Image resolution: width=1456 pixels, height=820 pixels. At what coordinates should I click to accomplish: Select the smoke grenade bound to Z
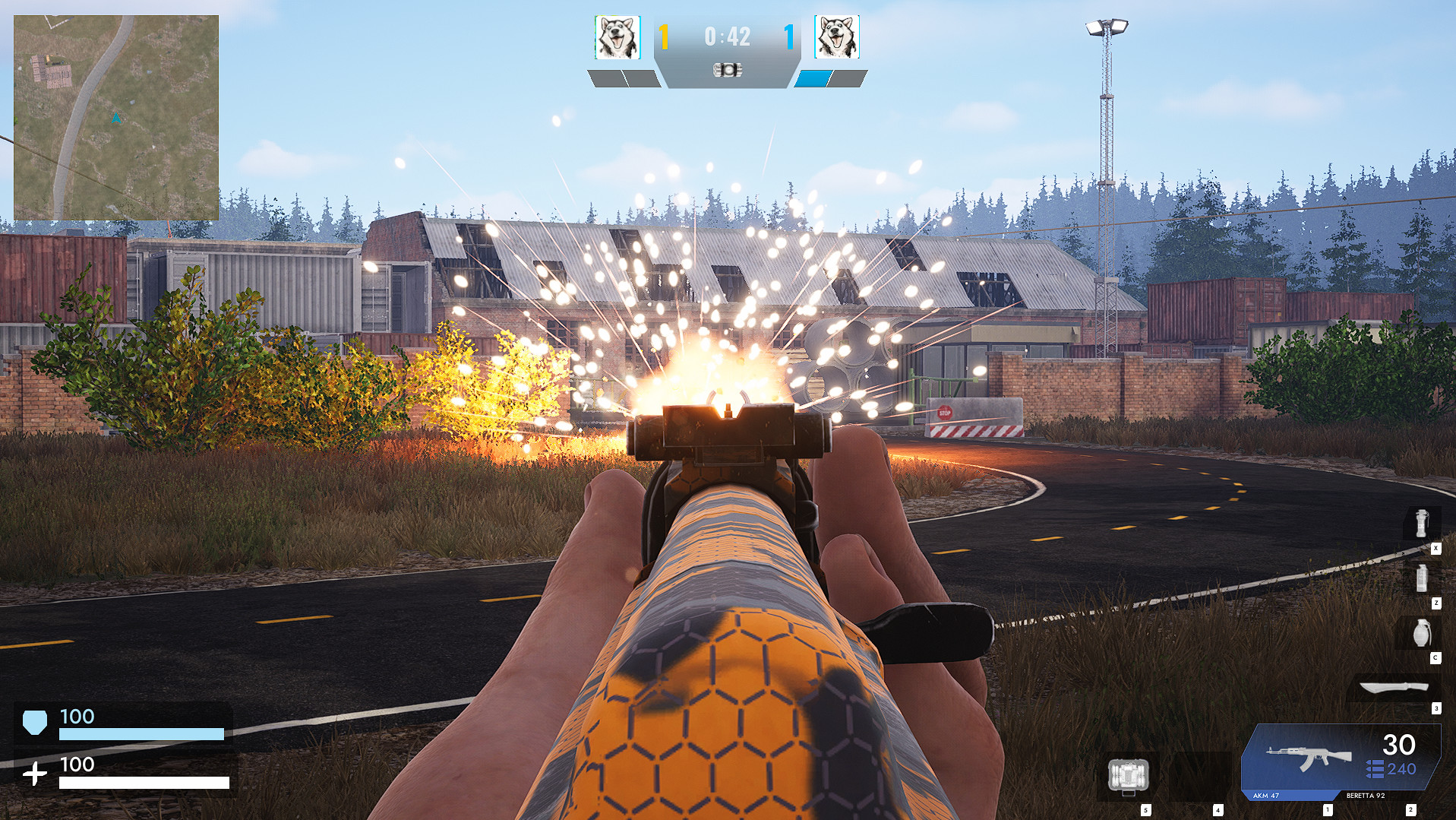coord(1421,578)
